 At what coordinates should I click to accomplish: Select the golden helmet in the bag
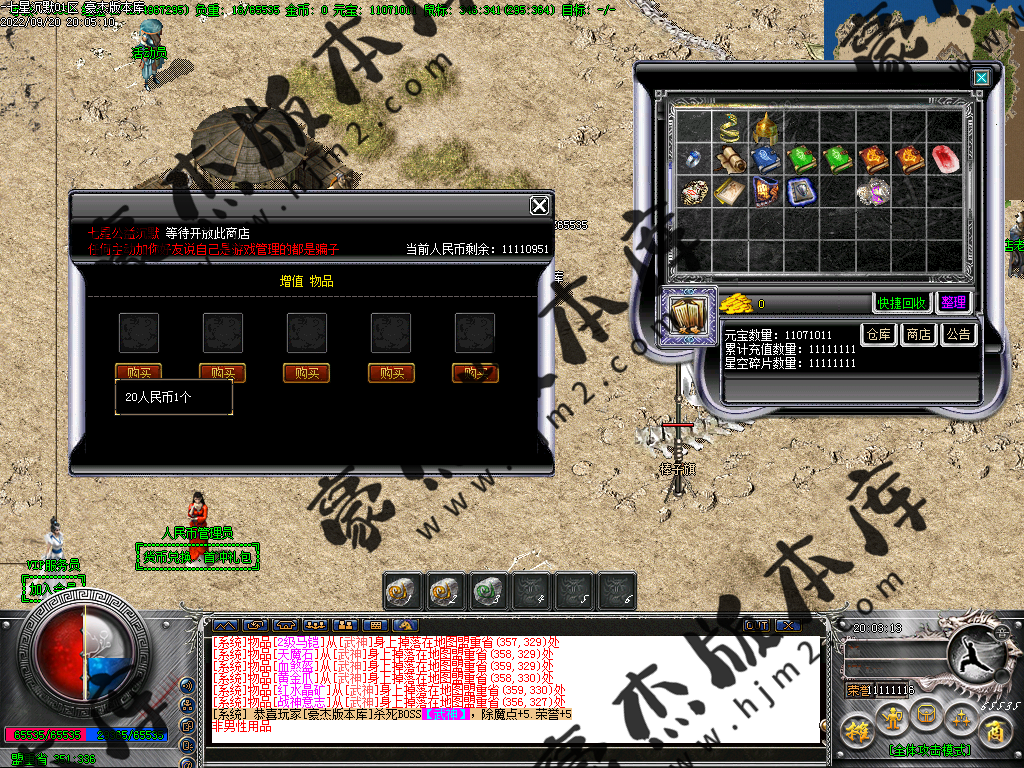pyautogui.click(x=766, y=127)
